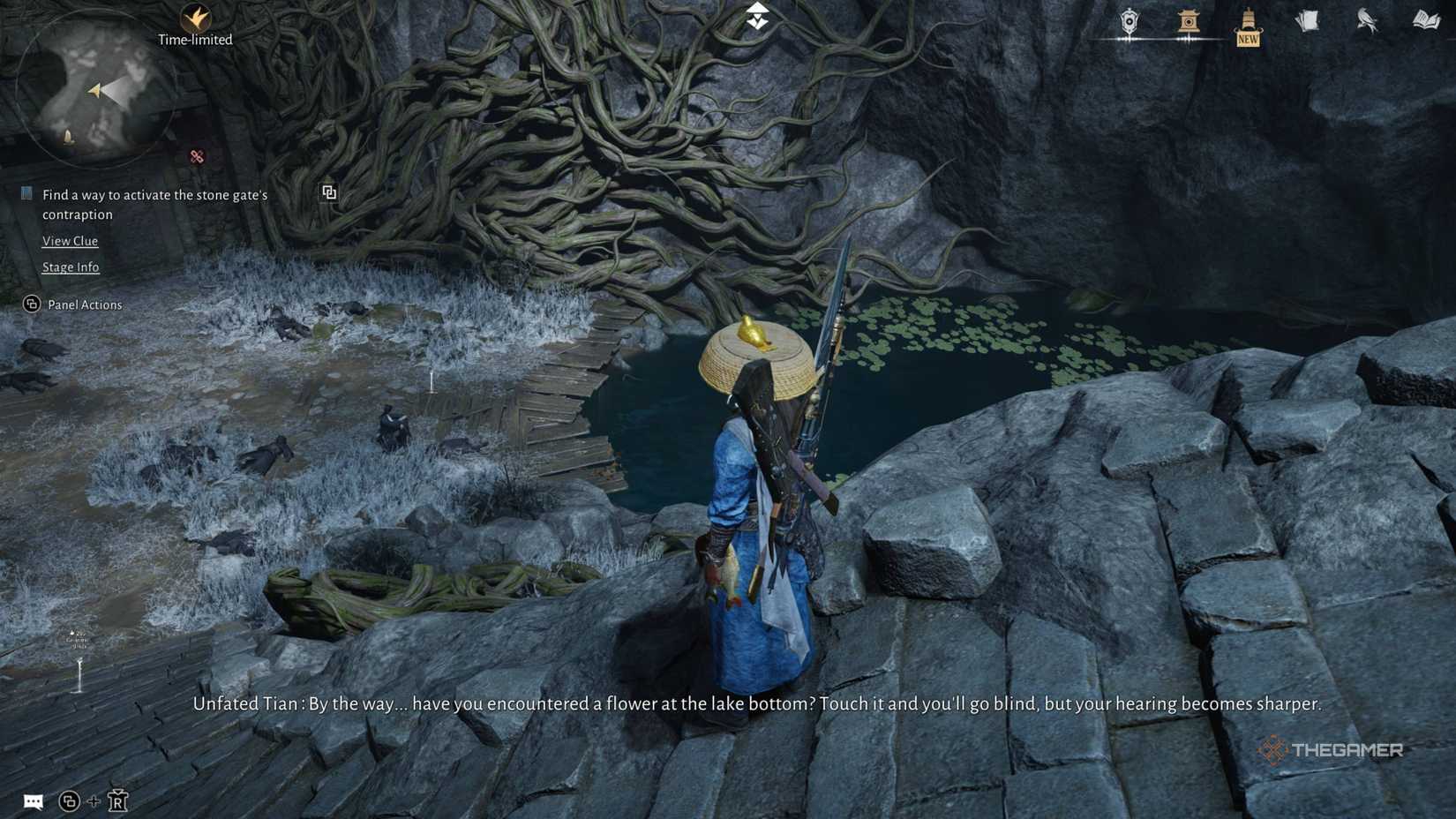Screen dimensions: 1456x819
Task: Open the shrine bell menu in the top bar
Action: pyautogui.click(x=1190, y=21)
